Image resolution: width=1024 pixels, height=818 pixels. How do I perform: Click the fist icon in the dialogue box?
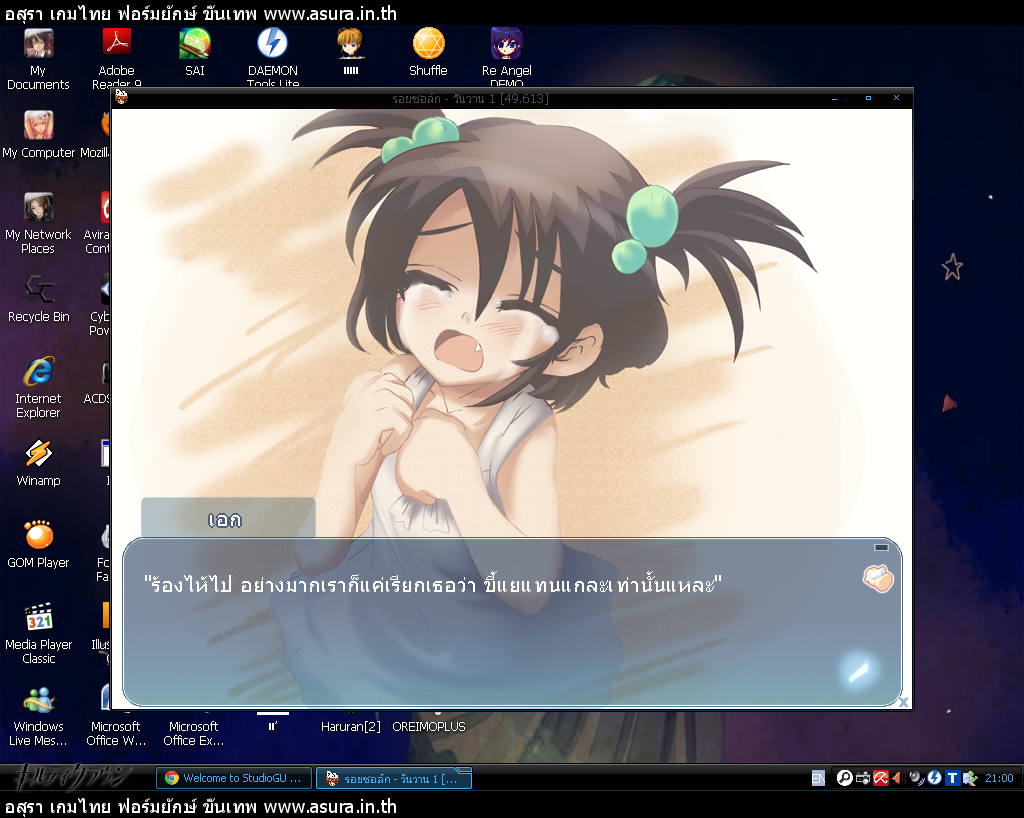click(877, 579)
